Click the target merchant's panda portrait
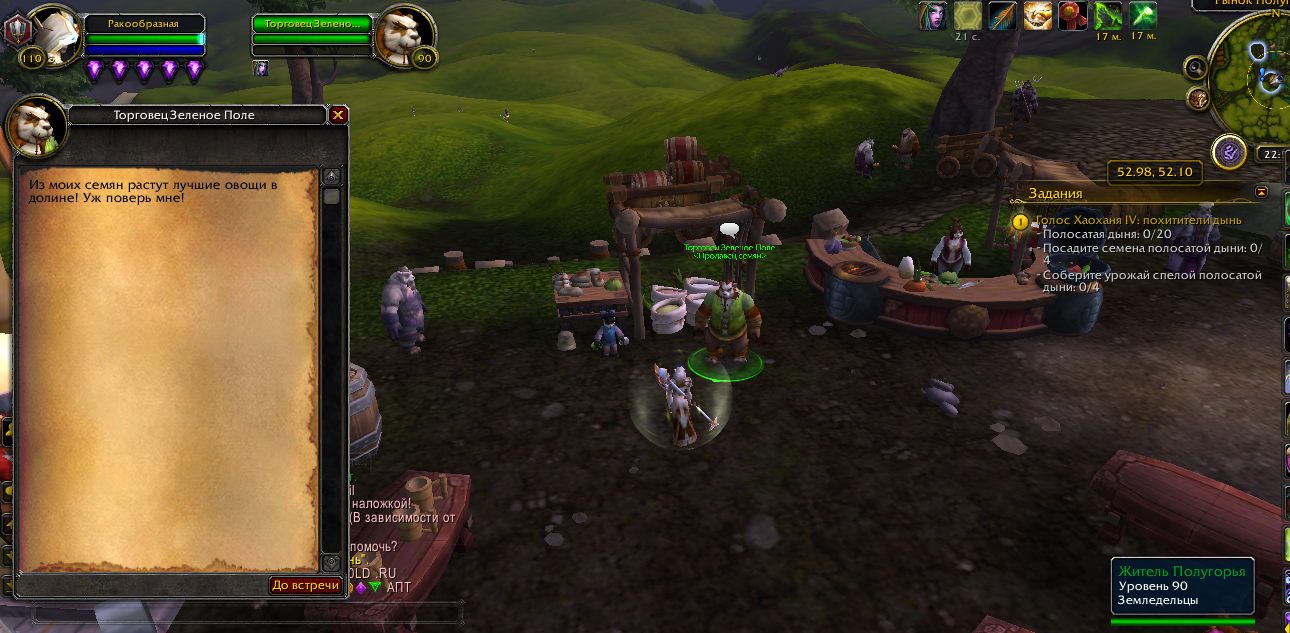This screenshot has width=1290, height=633. (404, 36)
